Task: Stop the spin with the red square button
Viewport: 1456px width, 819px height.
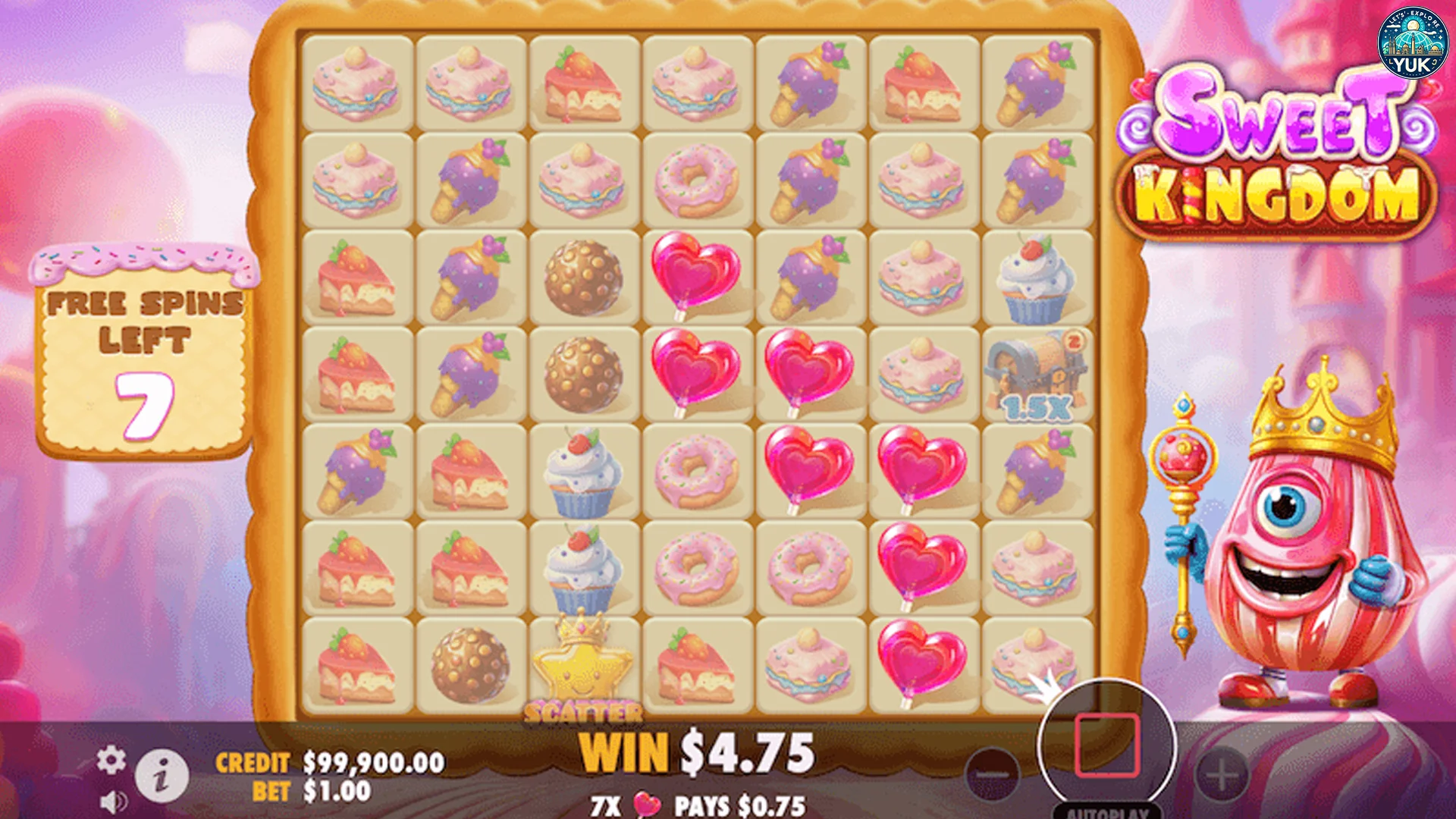Action: tap(1106, 745)
